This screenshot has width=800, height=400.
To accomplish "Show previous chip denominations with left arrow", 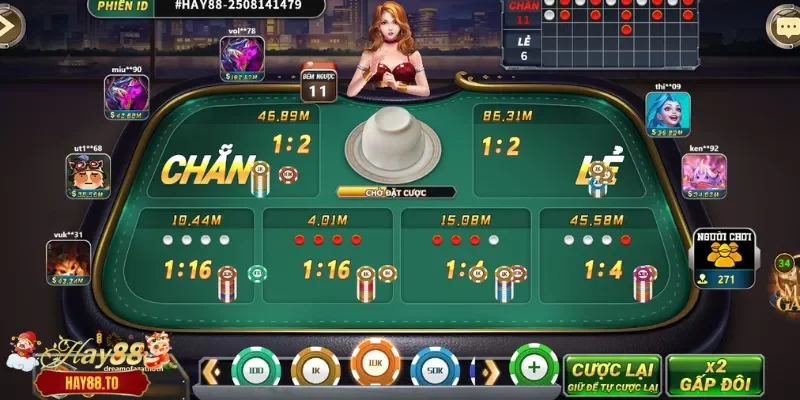I will [211, 372].
